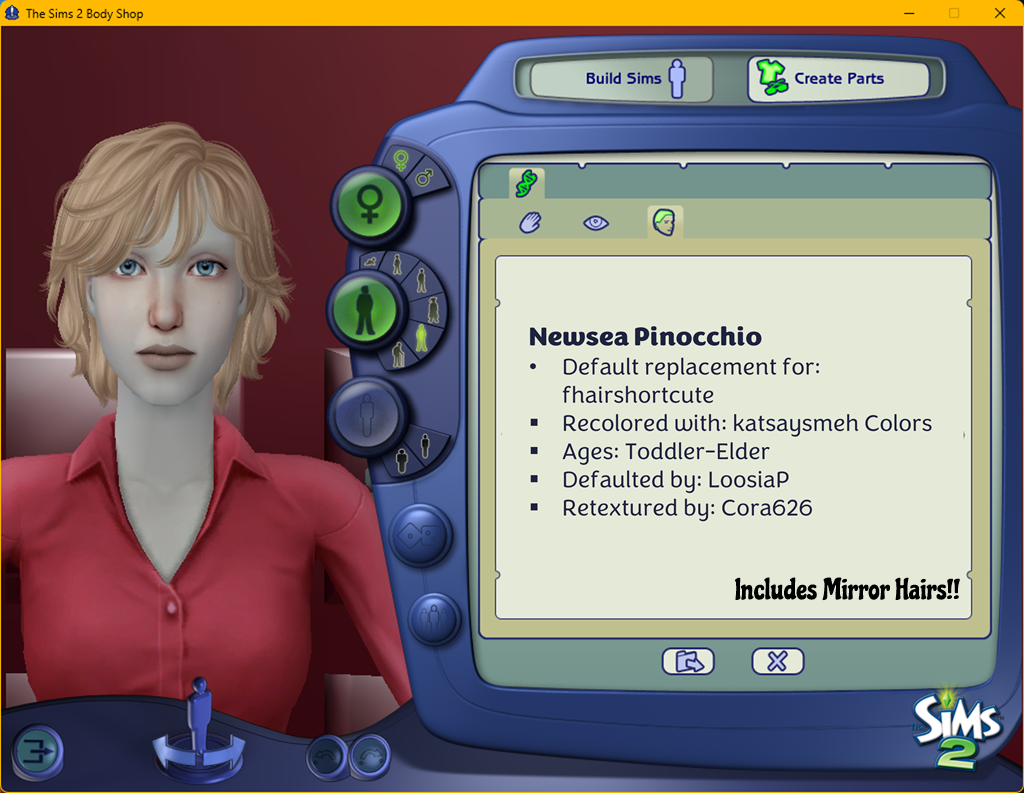
Task: Open the Create Parts section
Action: tap(838, 78)
